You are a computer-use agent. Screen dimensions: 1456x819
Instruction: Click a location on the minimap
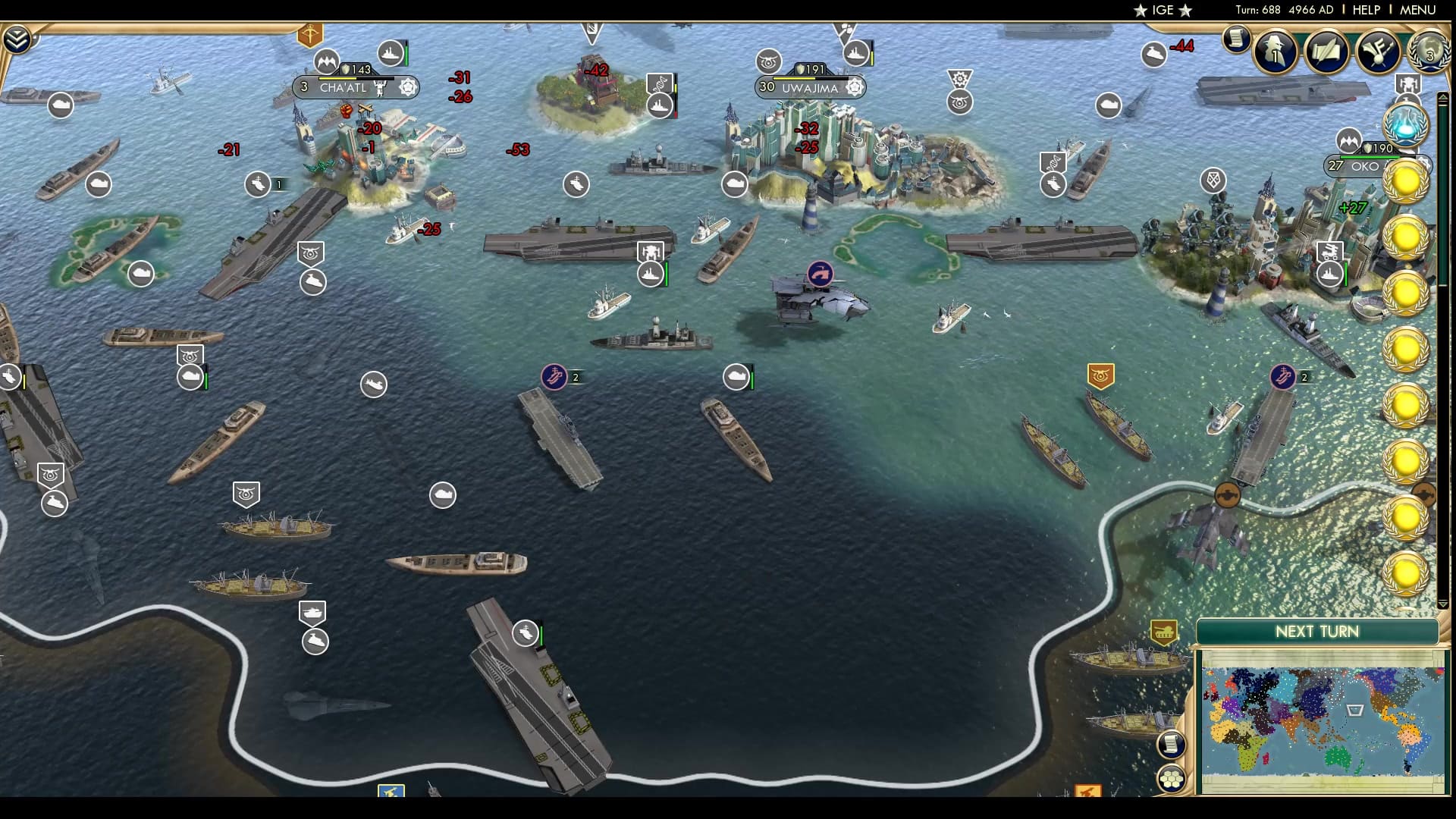coord(1319,713)
